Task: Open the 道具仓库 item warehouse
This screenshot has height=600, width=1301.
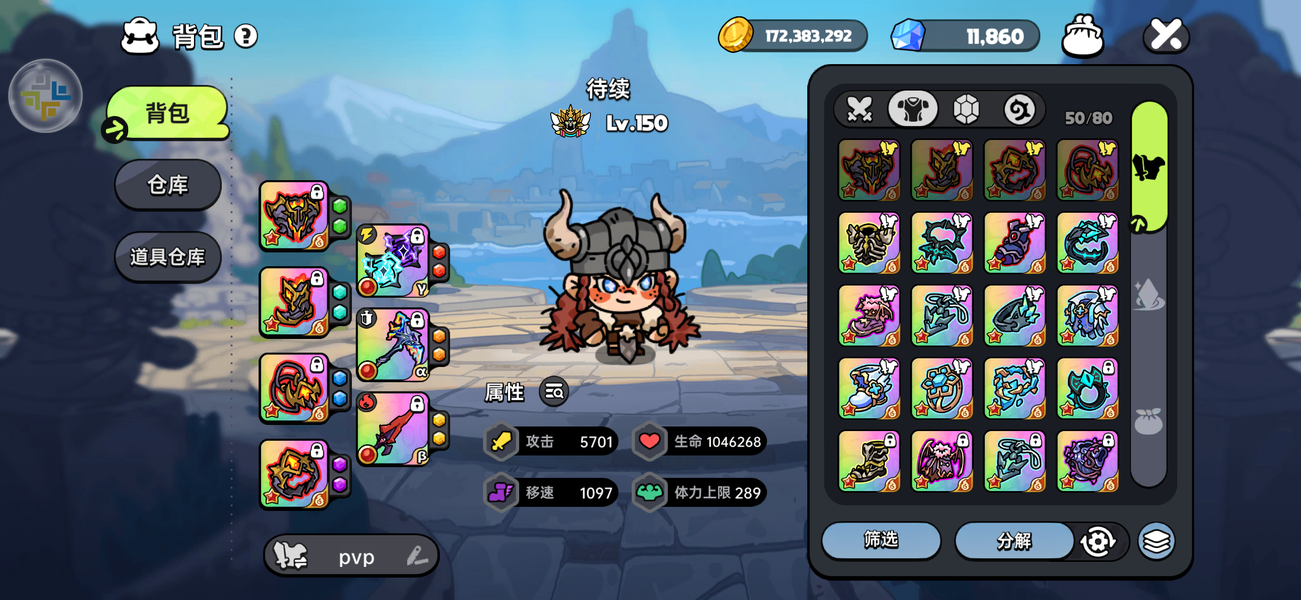Action: [x=167, y=257]
